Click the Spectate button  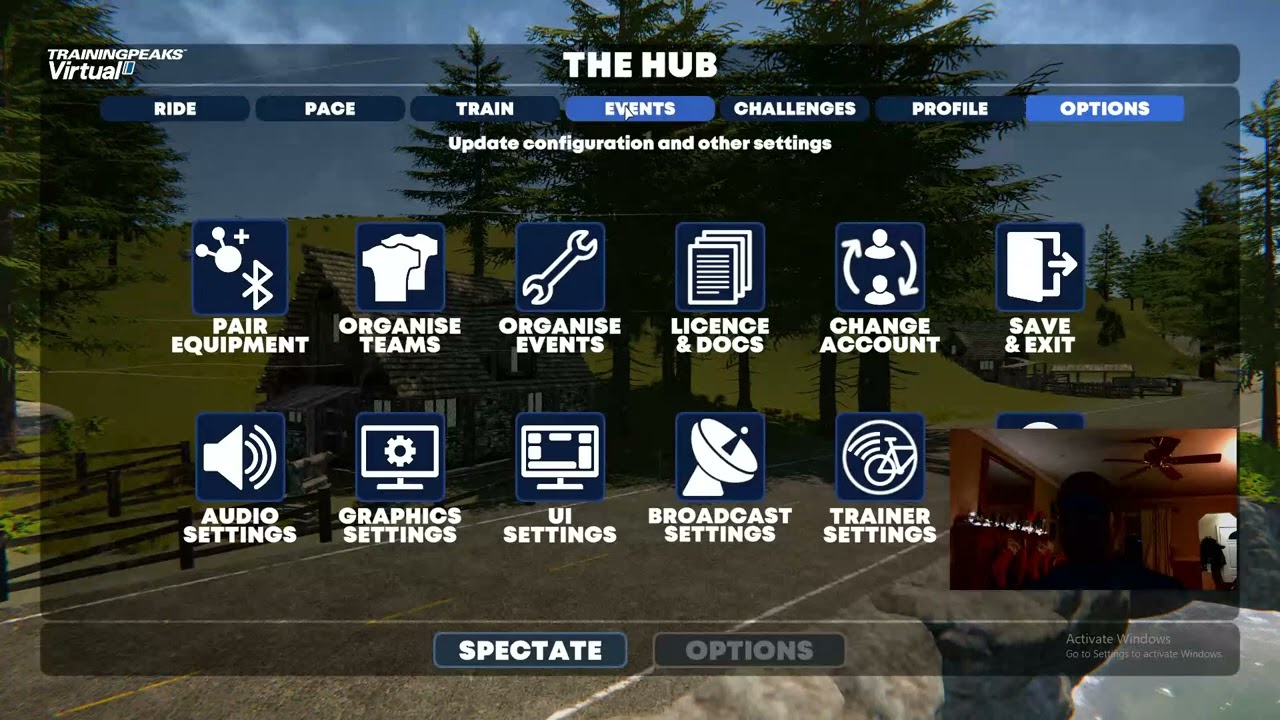pyautogui.click(x=530, y=651)
